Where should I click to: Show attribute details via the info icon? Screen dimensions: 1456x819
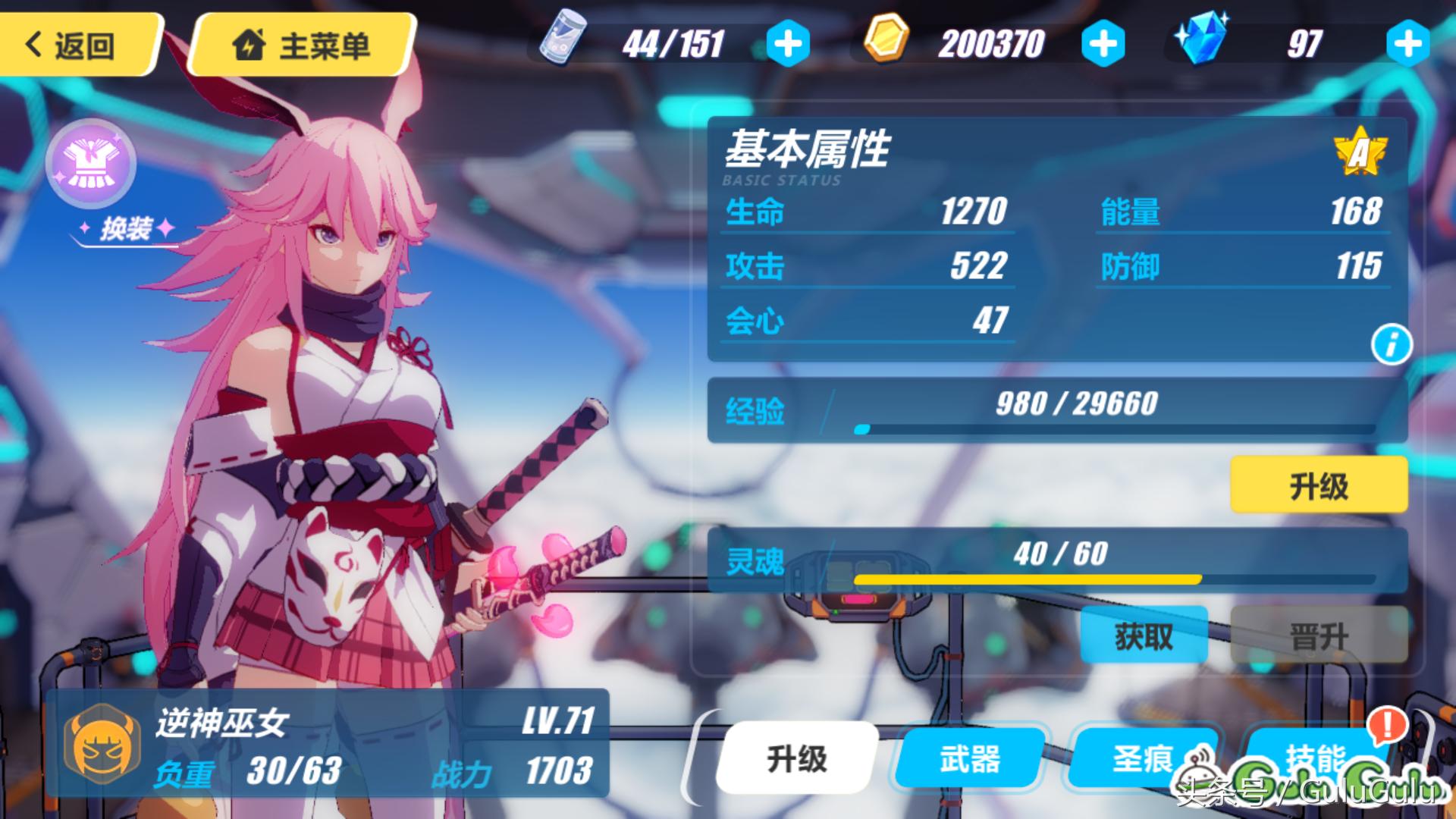(1391, 345)
